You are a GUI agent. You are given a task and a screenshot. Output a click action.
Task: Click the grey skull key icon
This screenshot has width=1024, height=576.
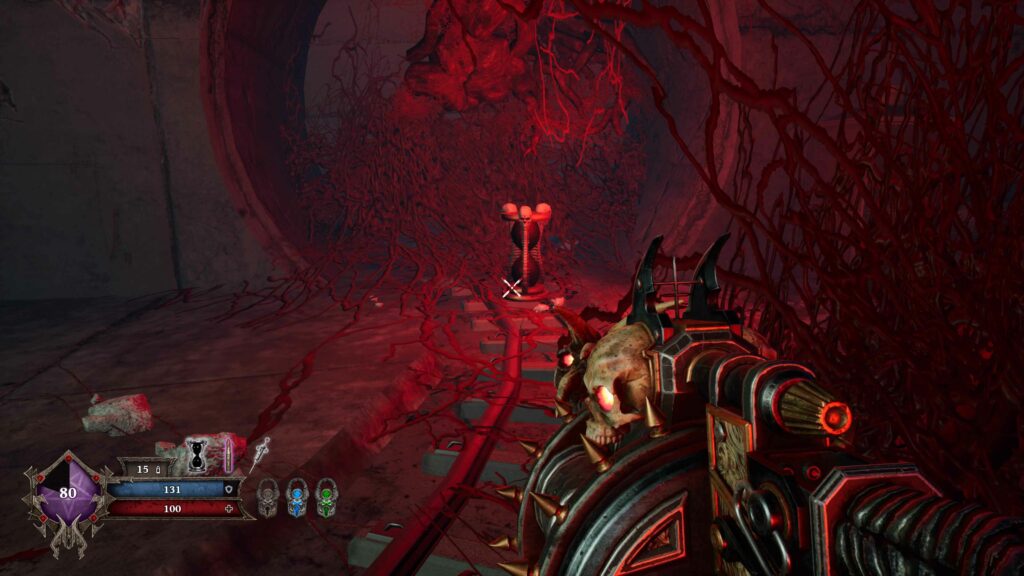pyautogui.click(x=267, y=495)
